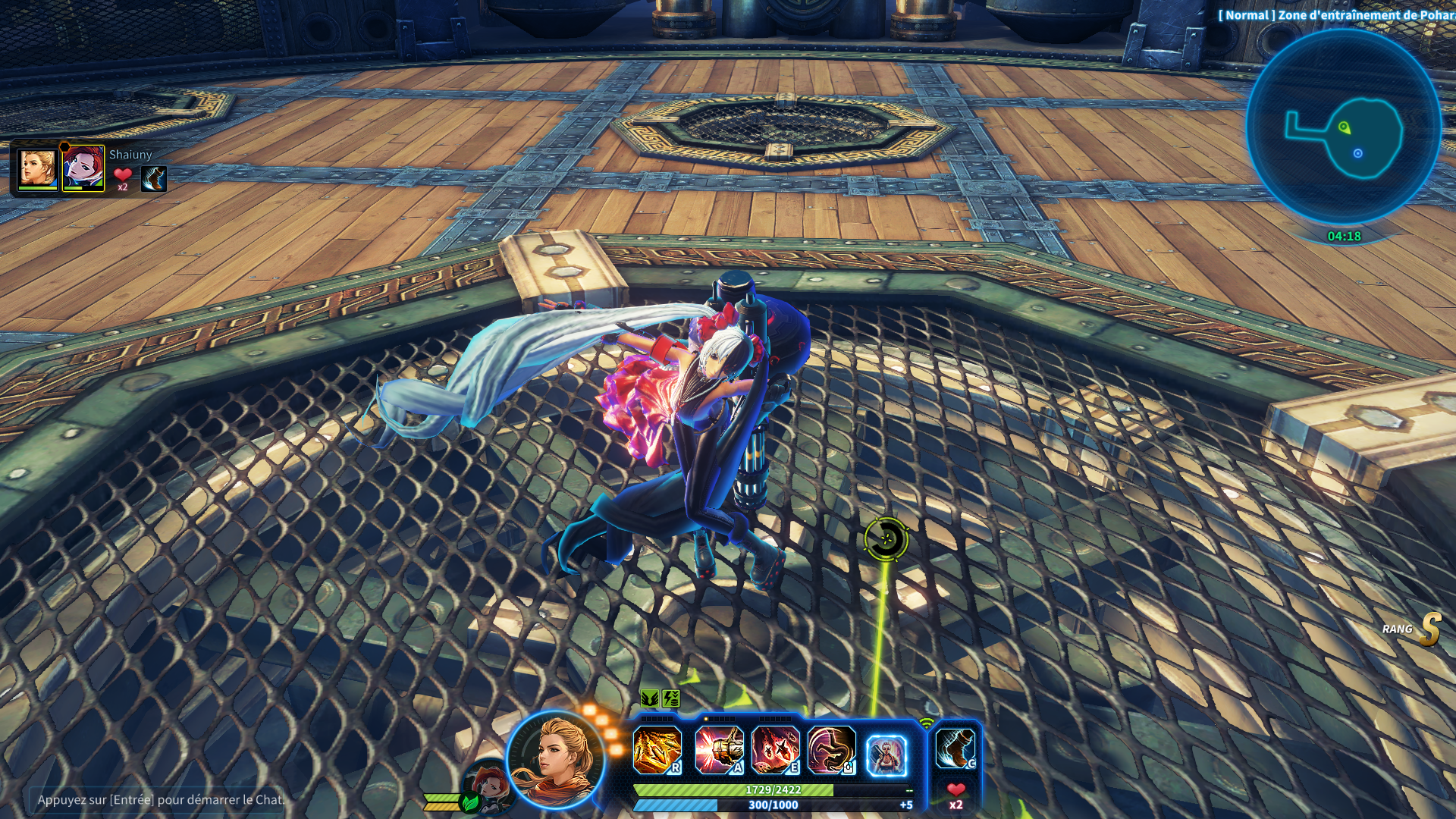Use the winged boot C skill
The width and height of the screenshot is (1456, 819).
point(955,748)
